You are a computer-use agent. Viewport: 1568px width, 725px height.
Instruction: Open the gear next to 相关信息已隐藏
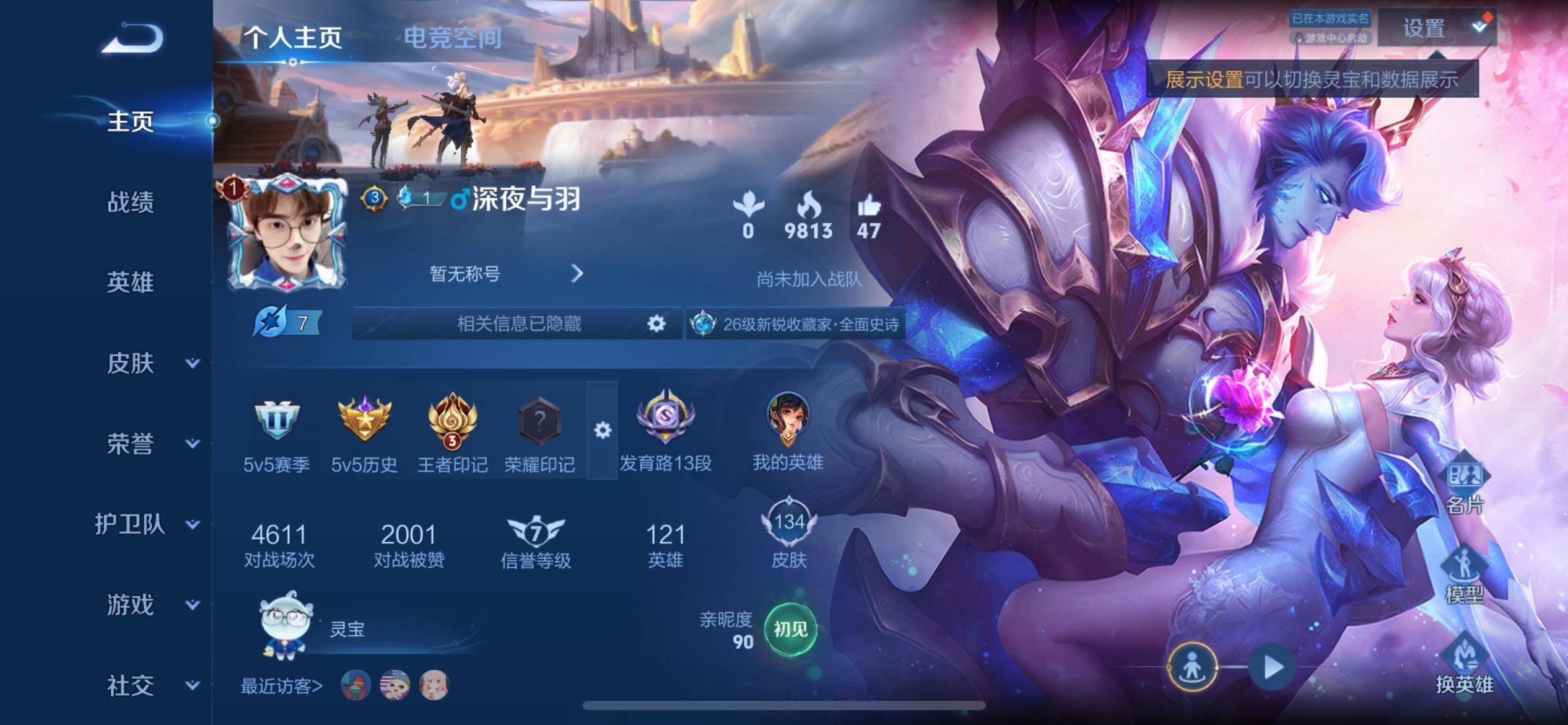[656, 323]
